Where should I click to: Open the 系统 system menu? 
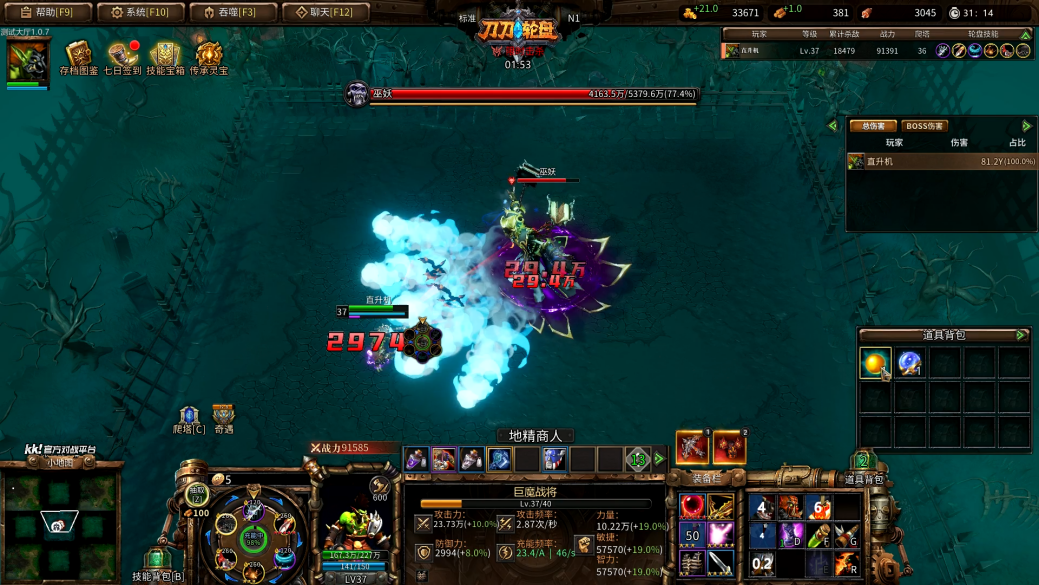point(140,13)
